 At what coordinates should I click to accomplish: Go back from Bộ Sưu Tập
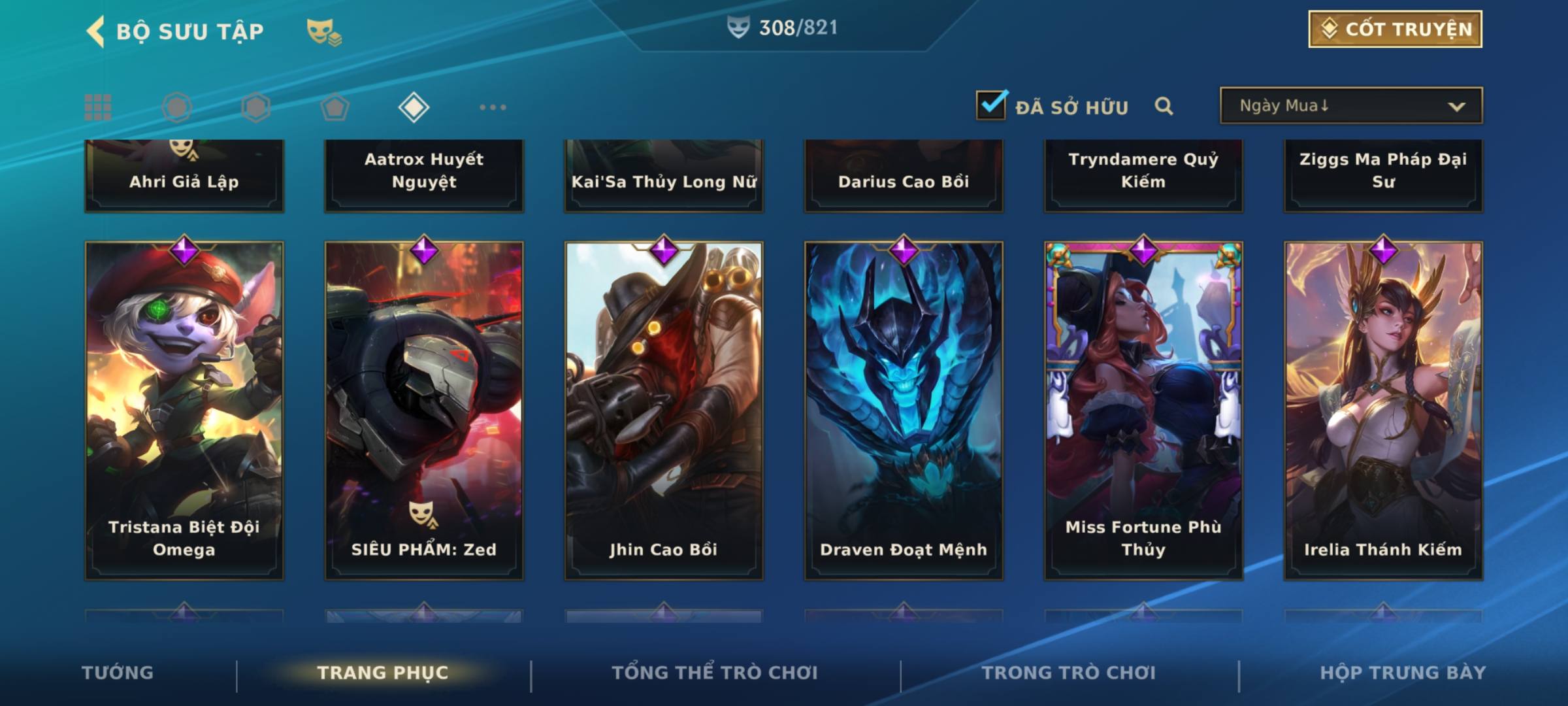tap(97, 31)
